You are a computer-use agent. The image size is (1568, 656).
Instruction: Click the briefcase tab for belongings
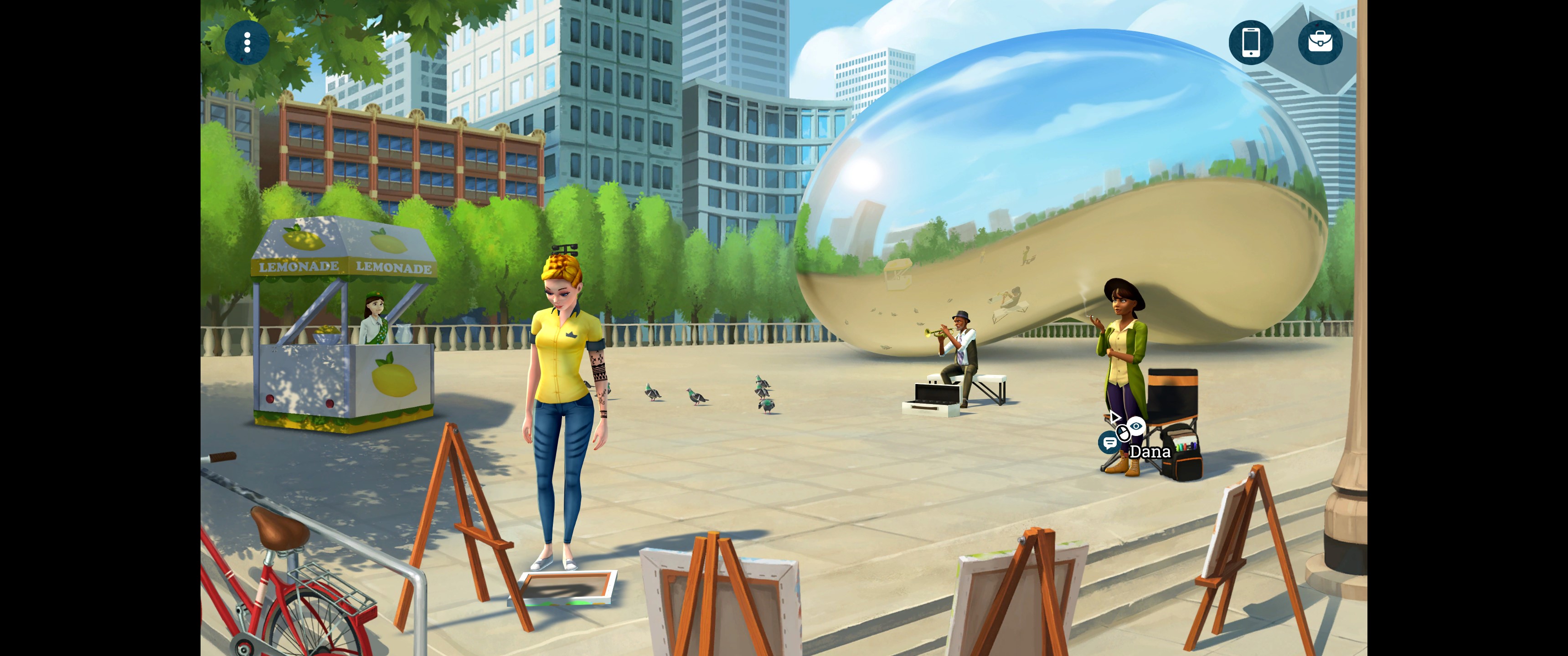[1321, 43]
